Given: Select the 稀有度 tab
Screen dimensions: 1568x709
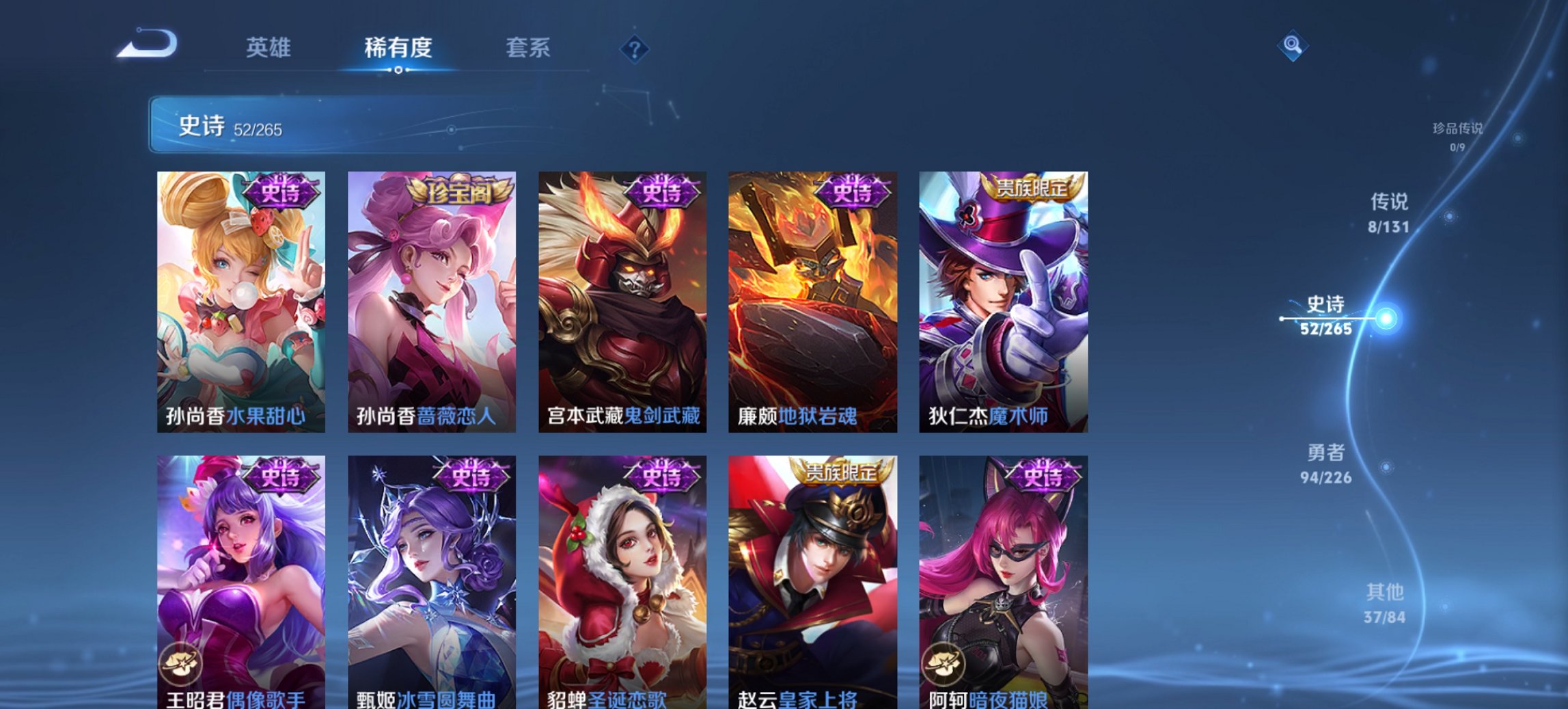Looking at the screenshot, I should pyautogui.click(x=398, y=48).
